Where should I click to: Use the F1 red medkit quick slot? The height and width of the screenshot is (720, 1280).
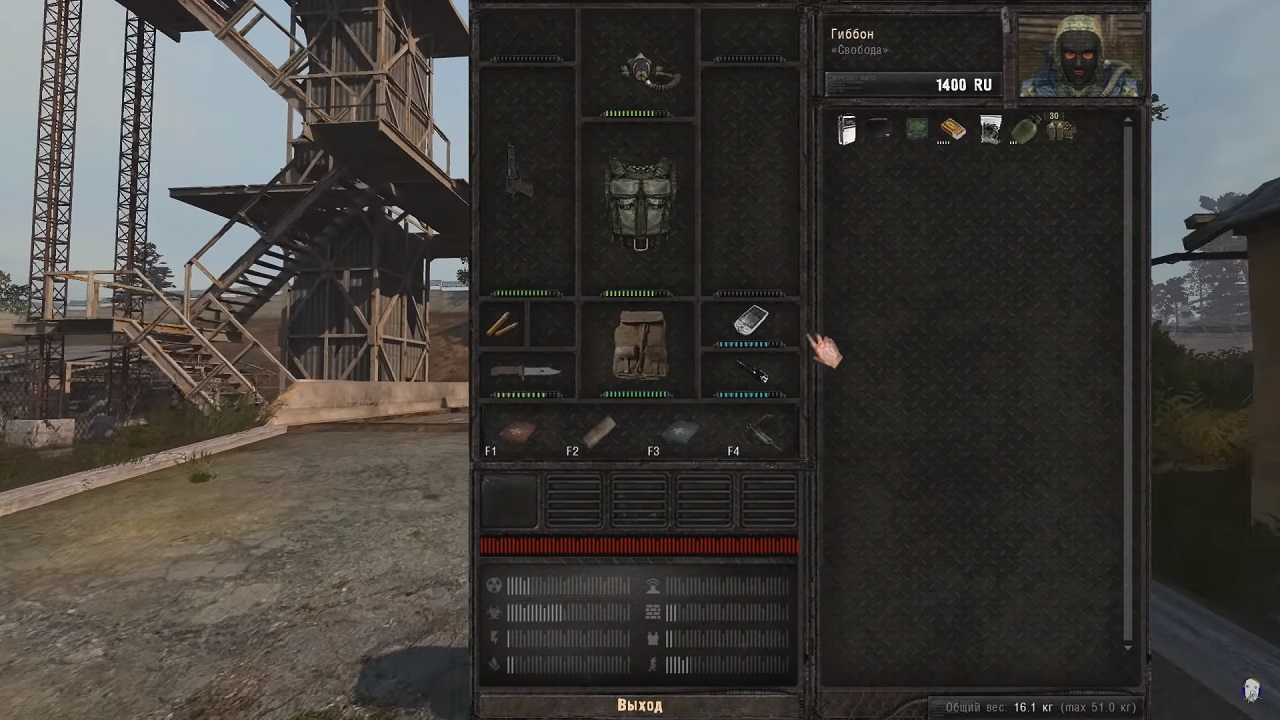tap(517, 432)
